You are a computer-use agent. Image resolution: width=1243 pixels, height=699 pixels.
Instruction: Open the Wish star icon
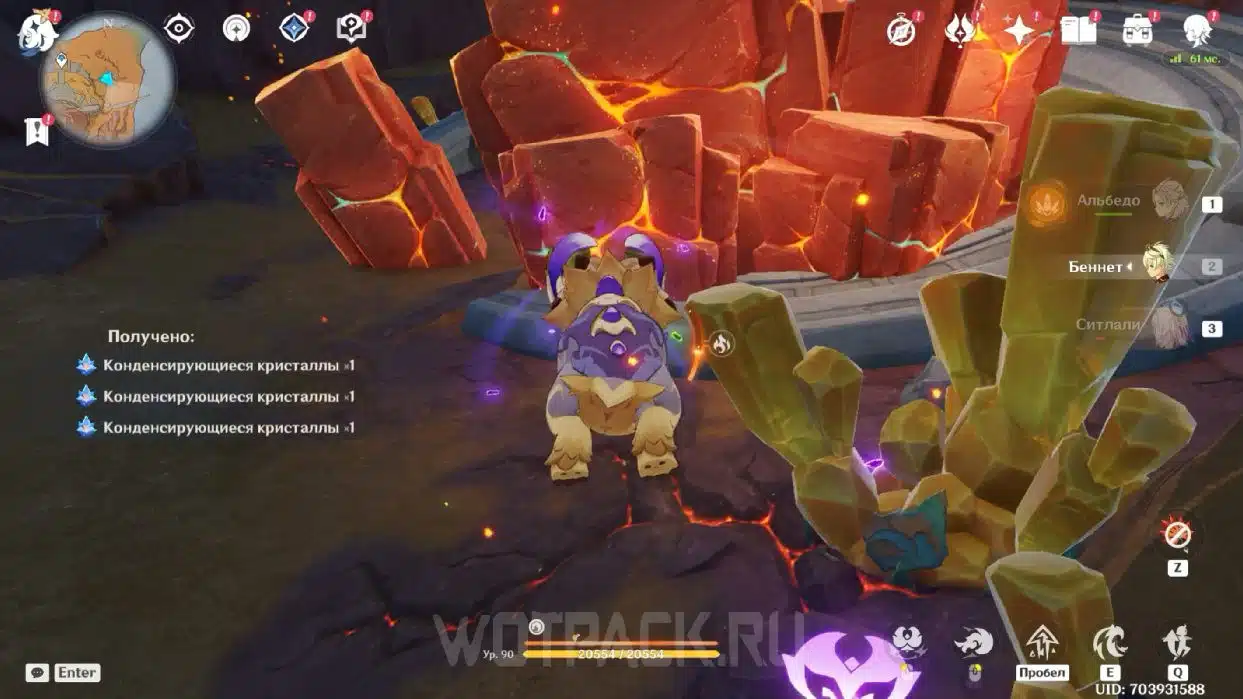coord(1019,31)
